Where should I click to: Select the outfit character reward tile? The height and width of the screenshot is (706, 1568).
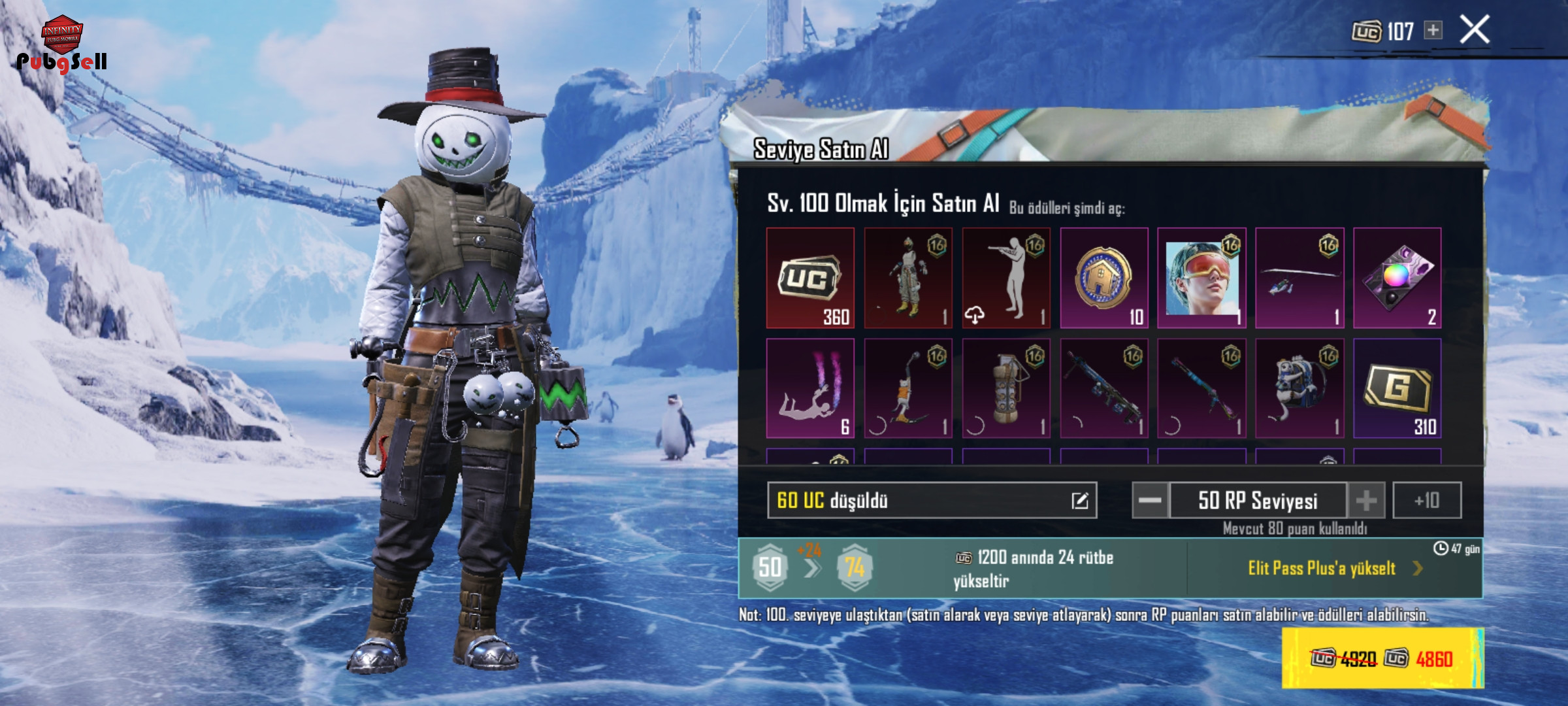tap(908, 278)
